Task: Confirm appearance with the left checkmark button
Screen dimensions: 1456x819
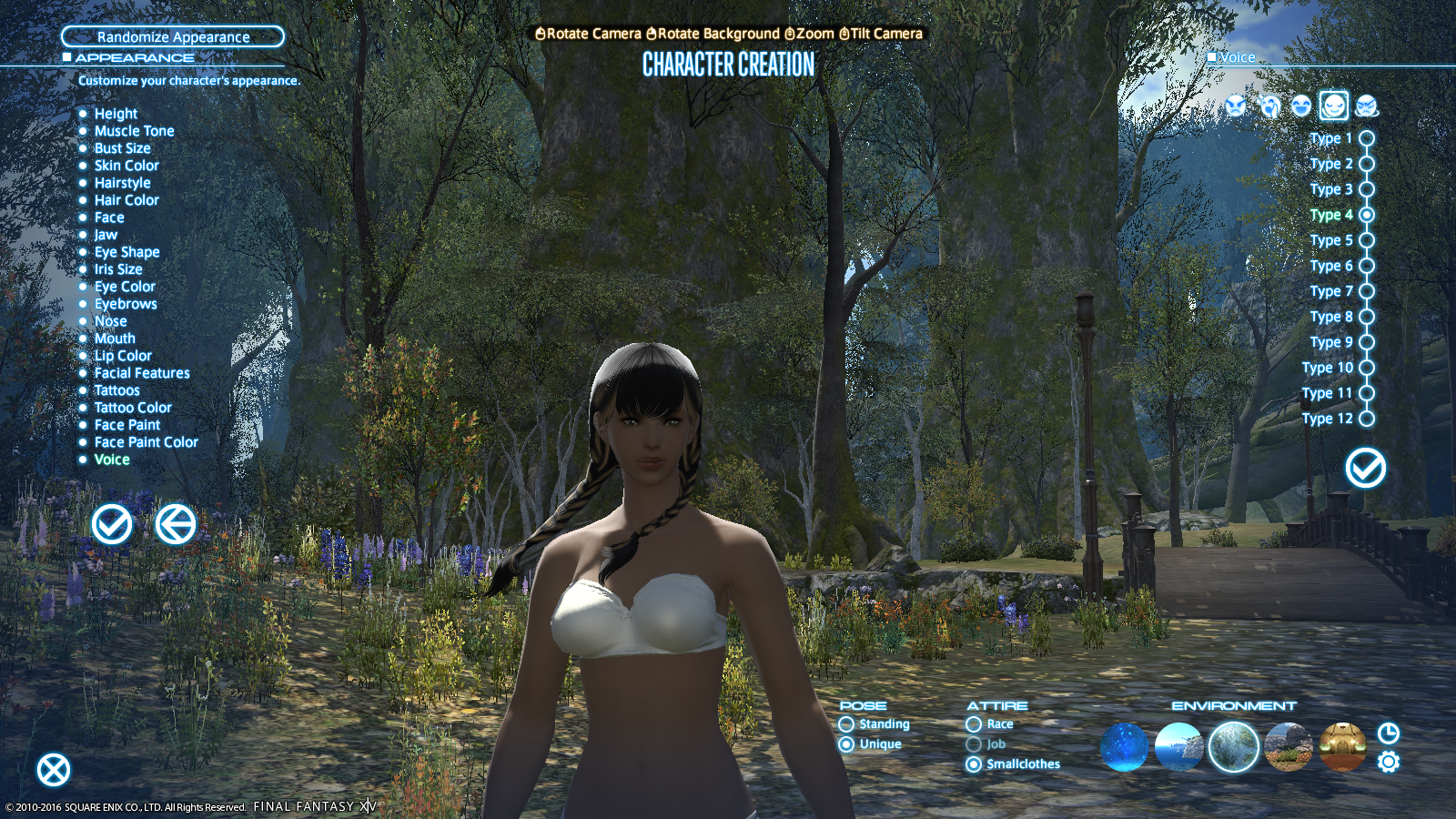Action: (112, 524)
